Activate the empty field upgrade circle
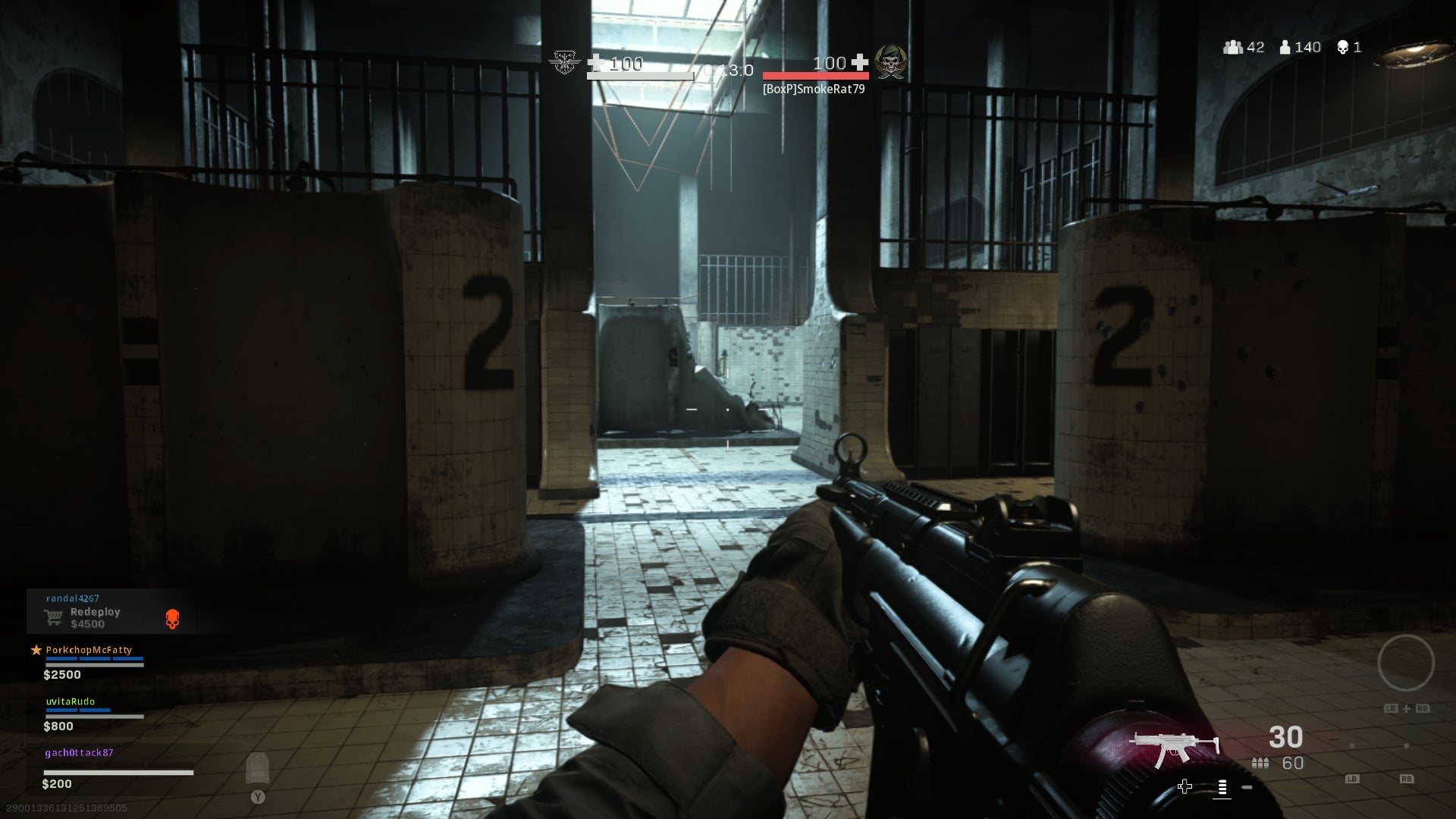The image size is (1456, 819). pyautogui.click(x=1405, y=663)
